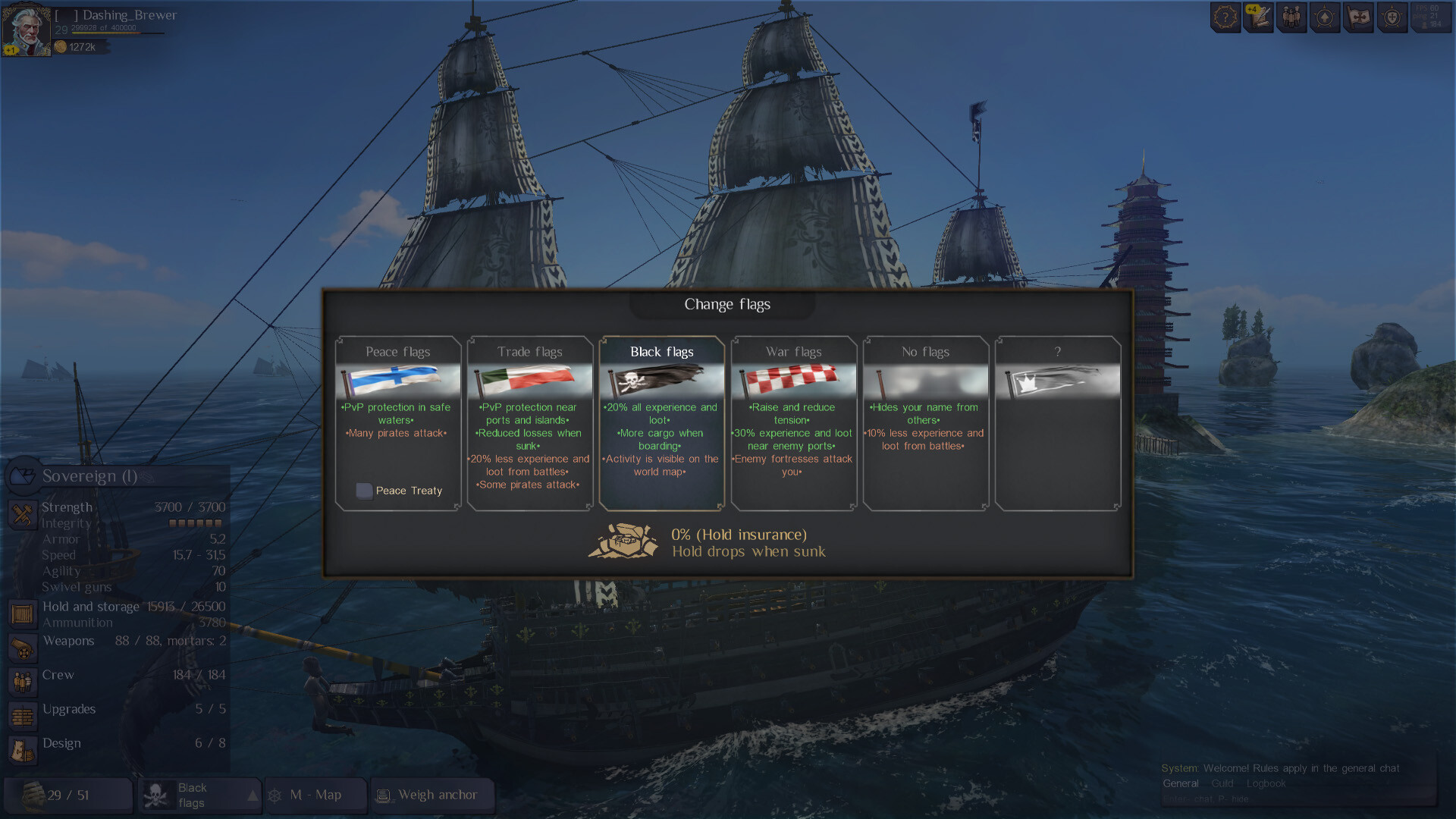Open the help question mark icon

tap(1225, 17)
